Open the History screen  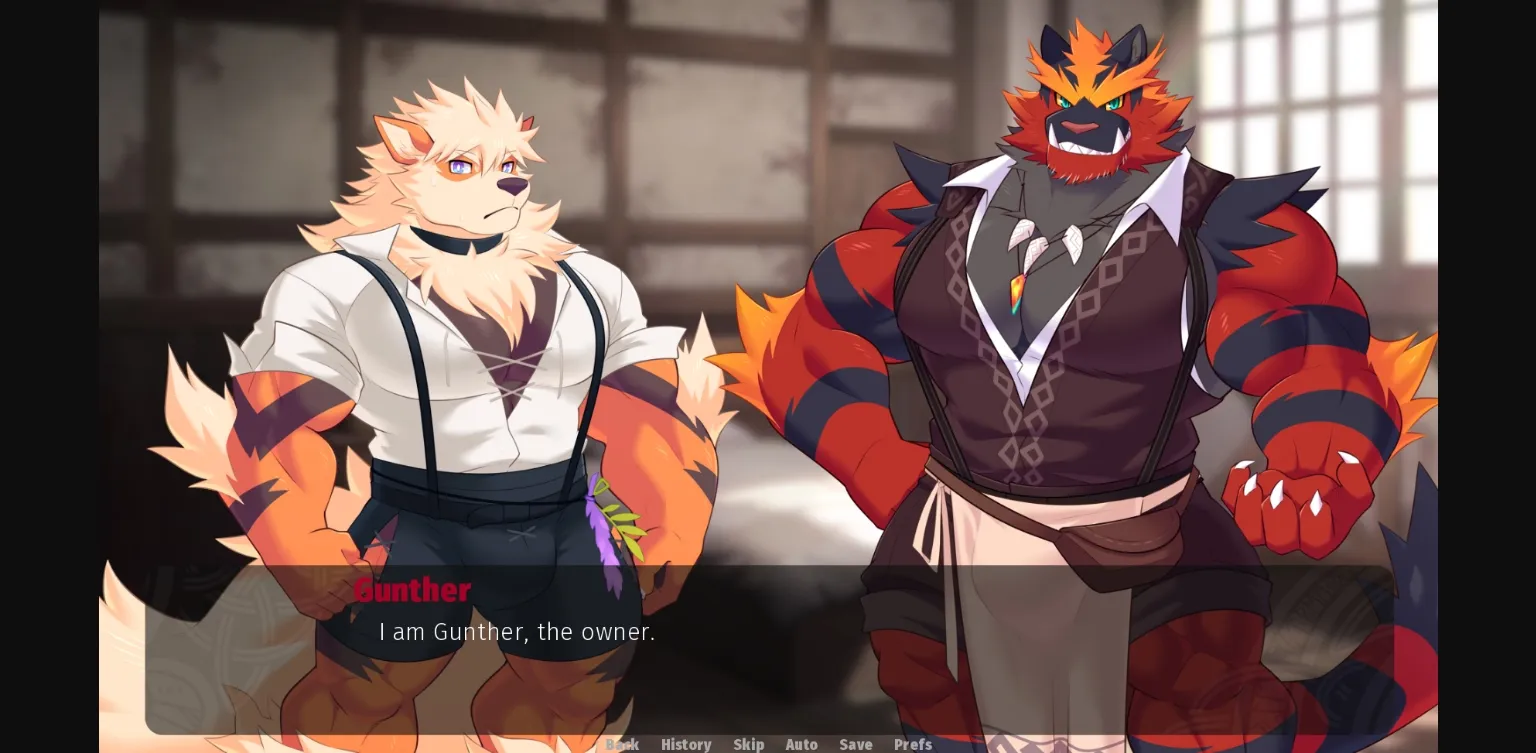click(x=686, y=745)
